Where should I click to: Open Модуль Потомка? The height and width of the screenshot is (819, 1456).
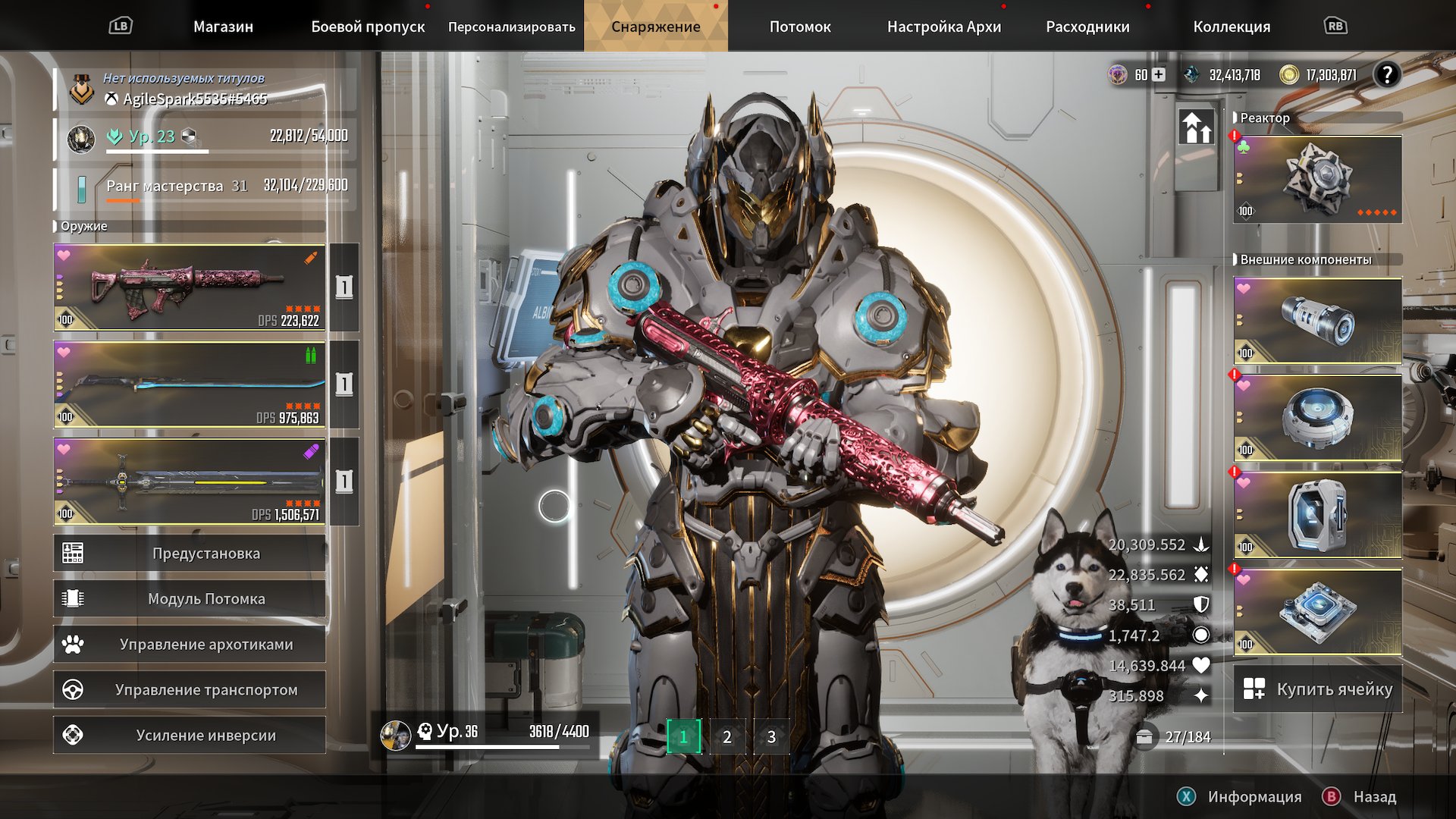(190, 599)
